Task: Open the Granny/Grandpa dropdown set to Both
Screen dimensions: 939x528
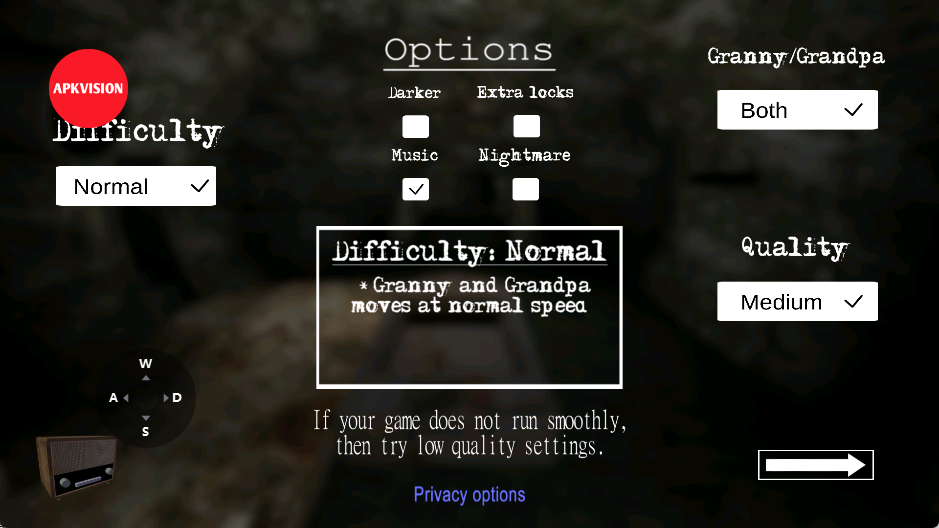Action: pos(797,110)
